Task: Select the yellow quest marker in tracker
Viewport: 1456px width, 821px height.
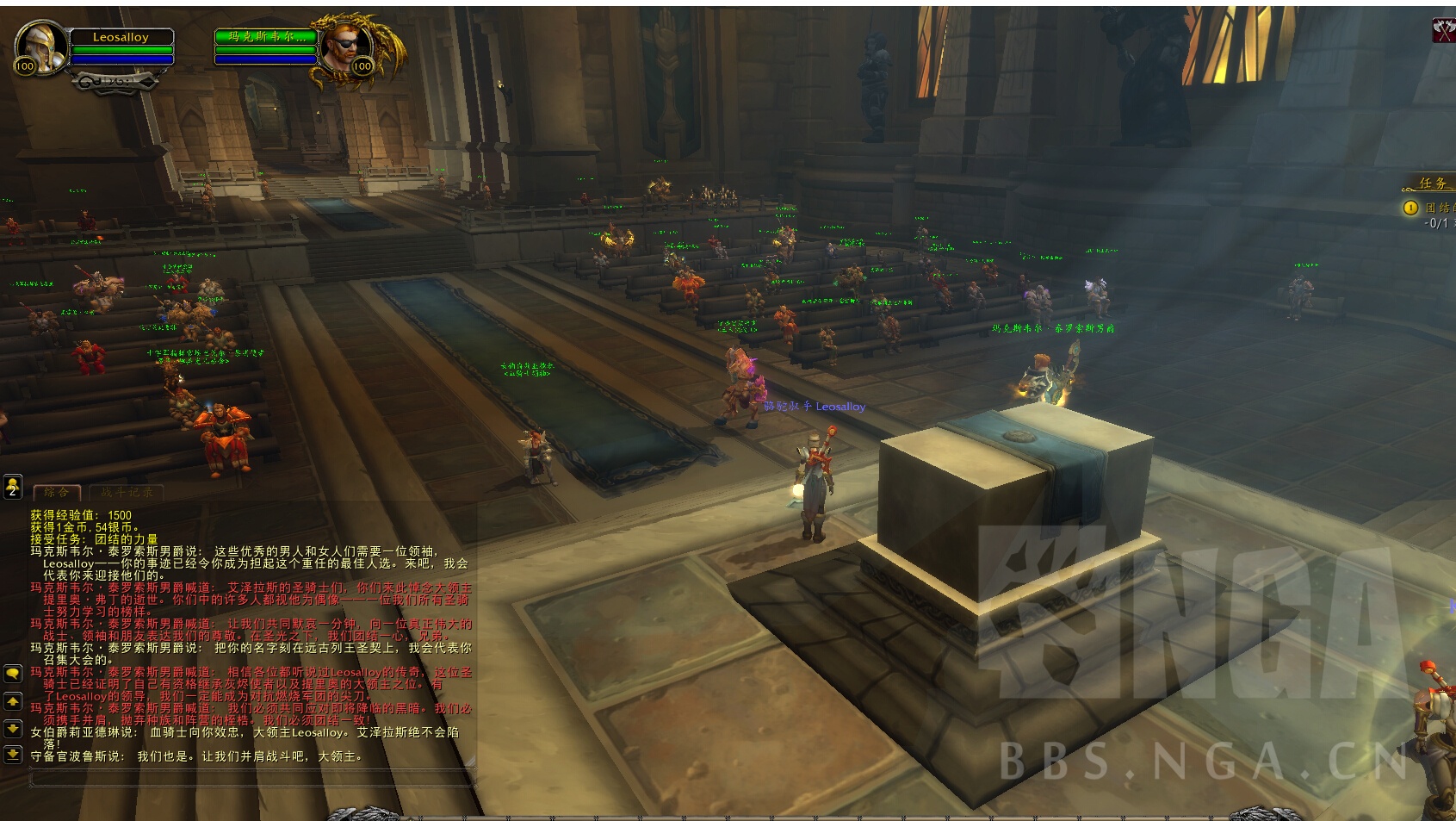Action: pyautogui.click(x=1410, y=208)
